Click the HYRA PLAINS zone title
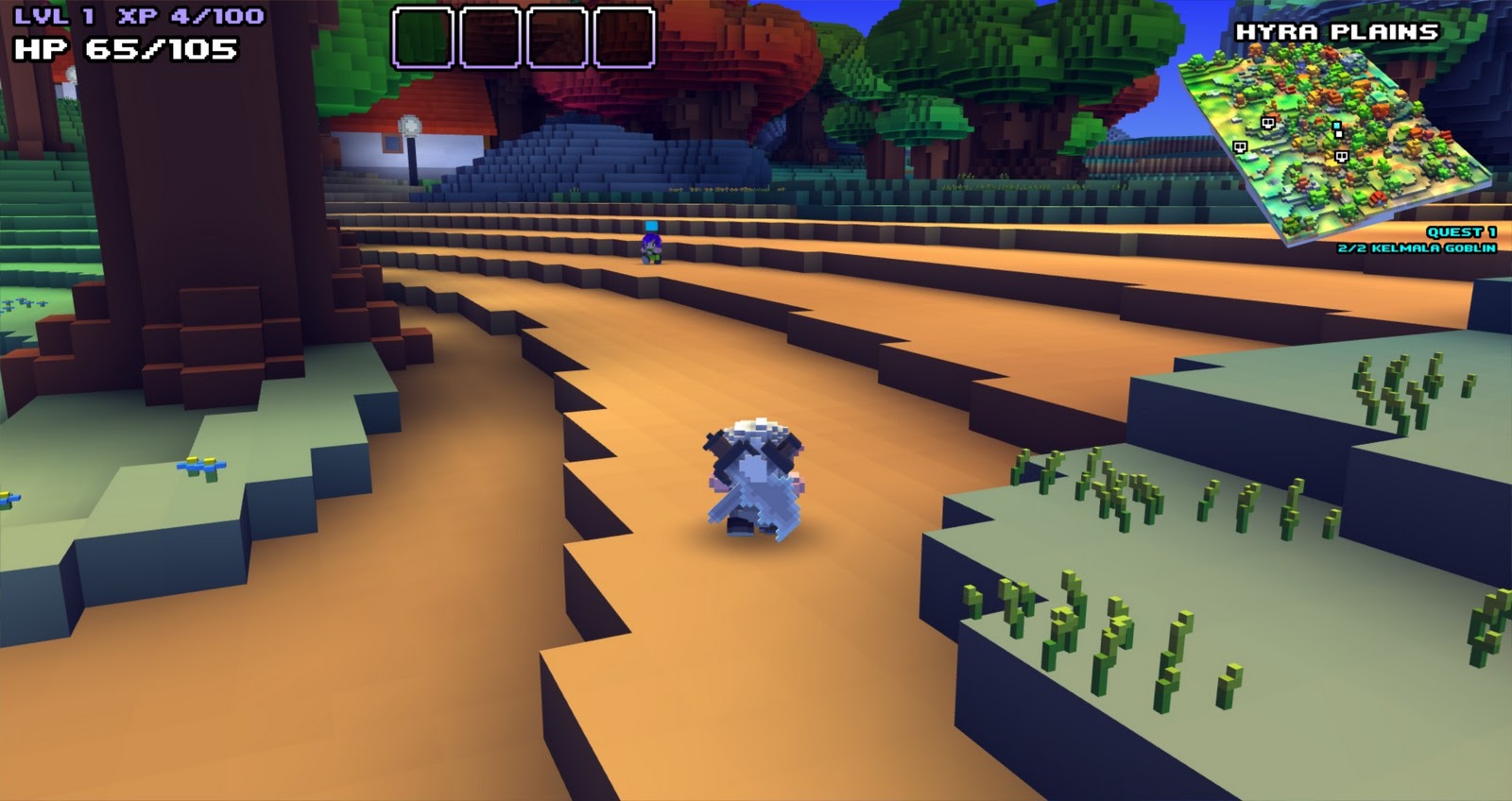Screen dimensions: 1512x801 1336,30
